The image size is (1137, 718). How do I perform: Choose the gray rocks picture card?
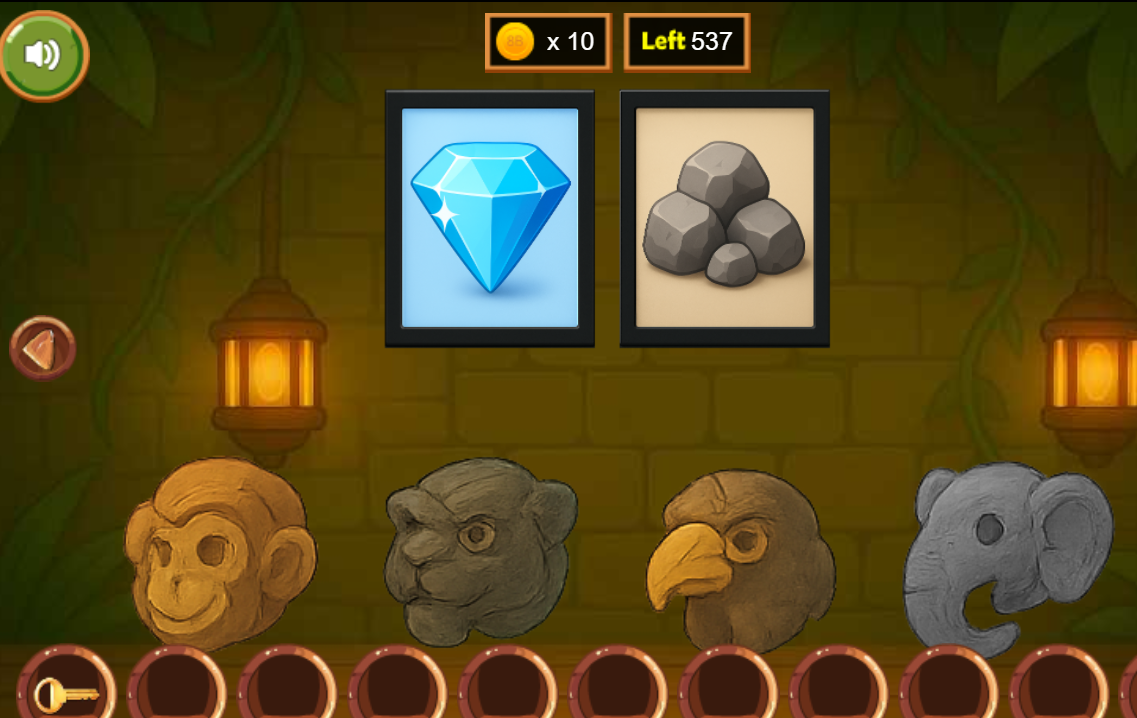[725, 218]
